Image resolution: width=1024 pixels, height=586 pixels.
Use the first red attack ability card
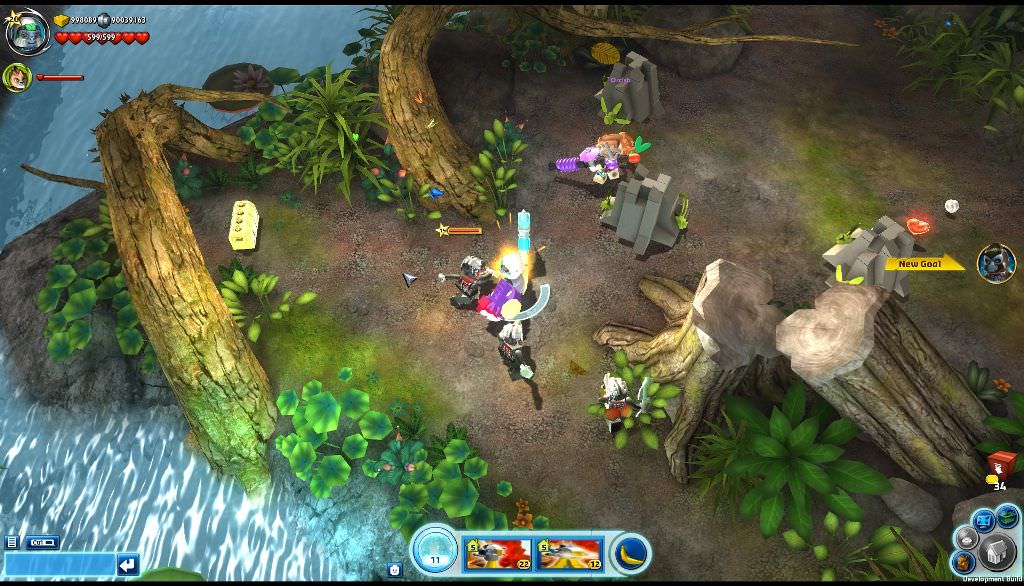499,553
